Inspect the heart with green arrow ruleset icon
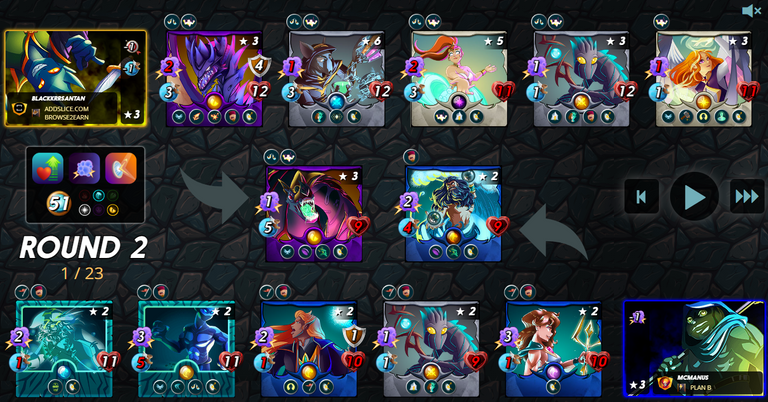Image resolution: width=768 pixels, height=402 pixels. point(48,168)
